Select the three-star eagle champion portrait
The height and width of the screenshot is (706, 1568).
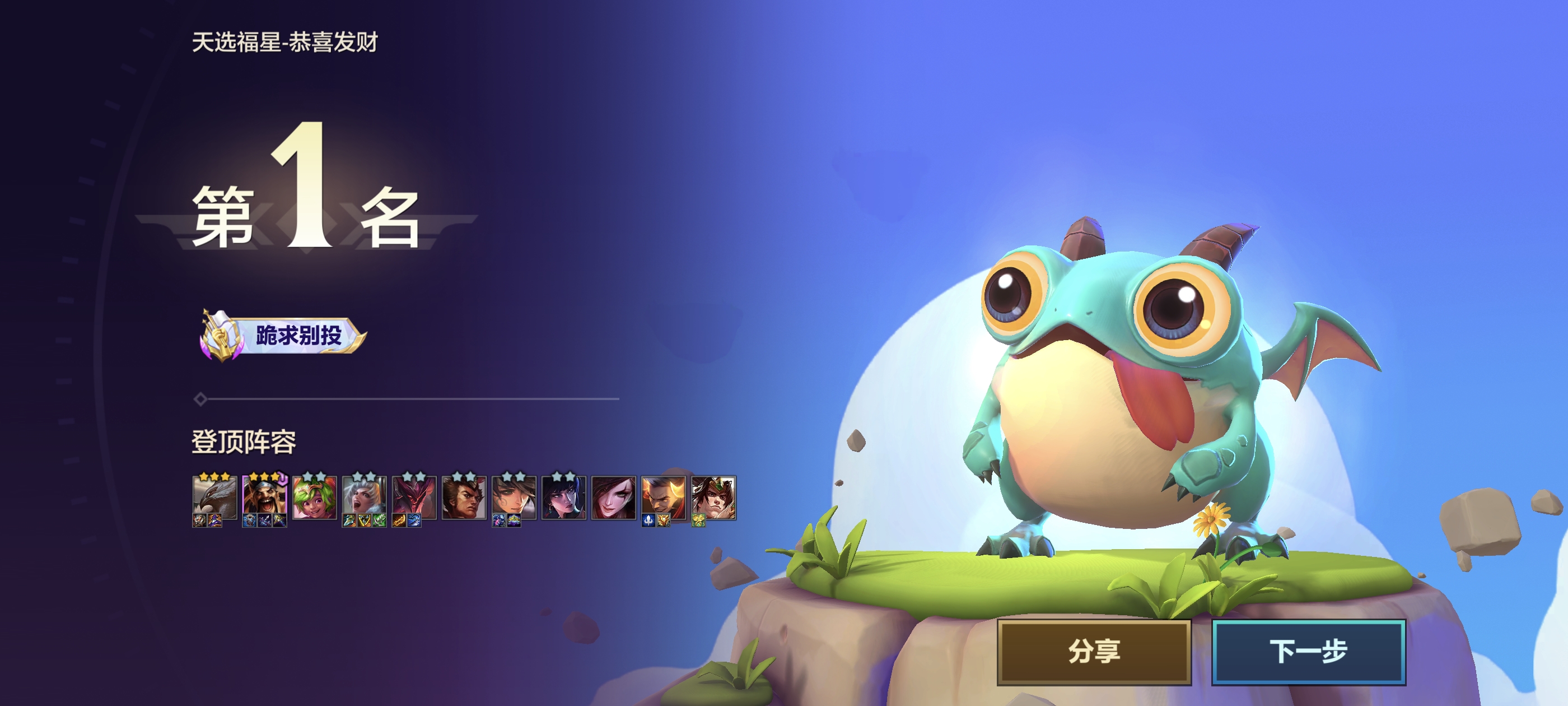(x=214, y=498)
